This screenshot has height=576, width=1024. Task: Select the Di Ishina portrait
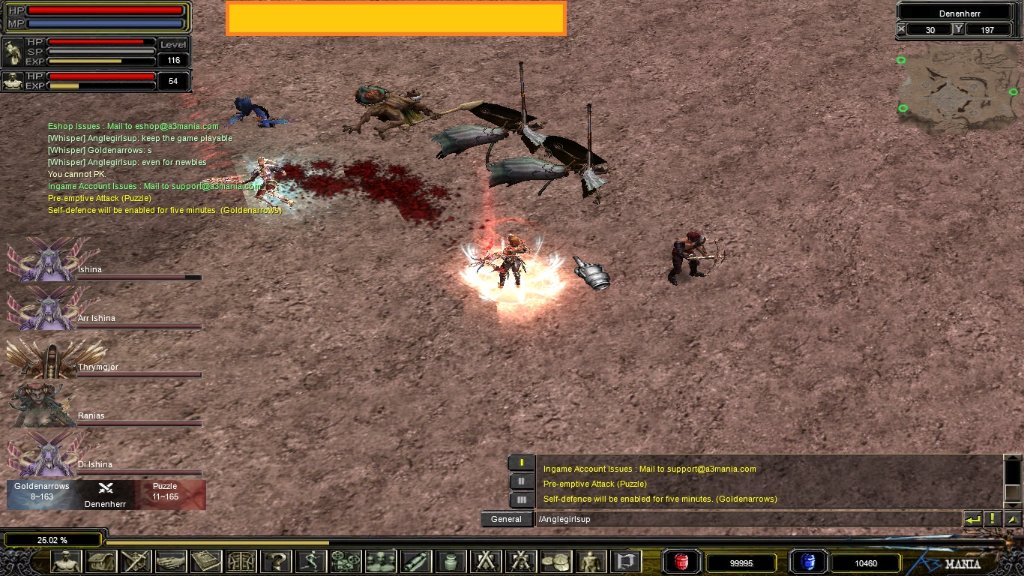point(43,454)
